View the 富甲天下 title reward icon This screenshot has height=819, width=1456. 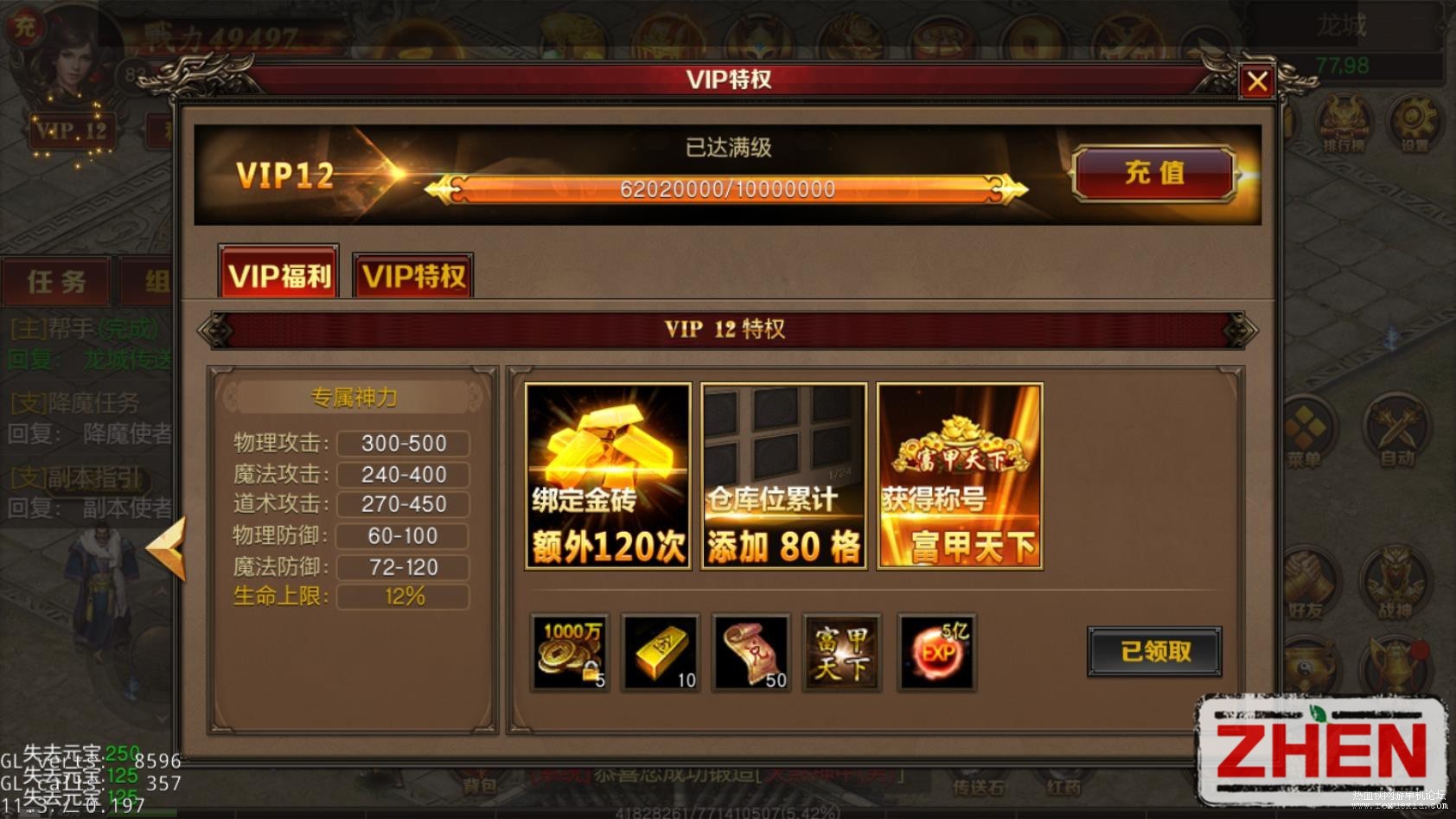coord(841,653)
